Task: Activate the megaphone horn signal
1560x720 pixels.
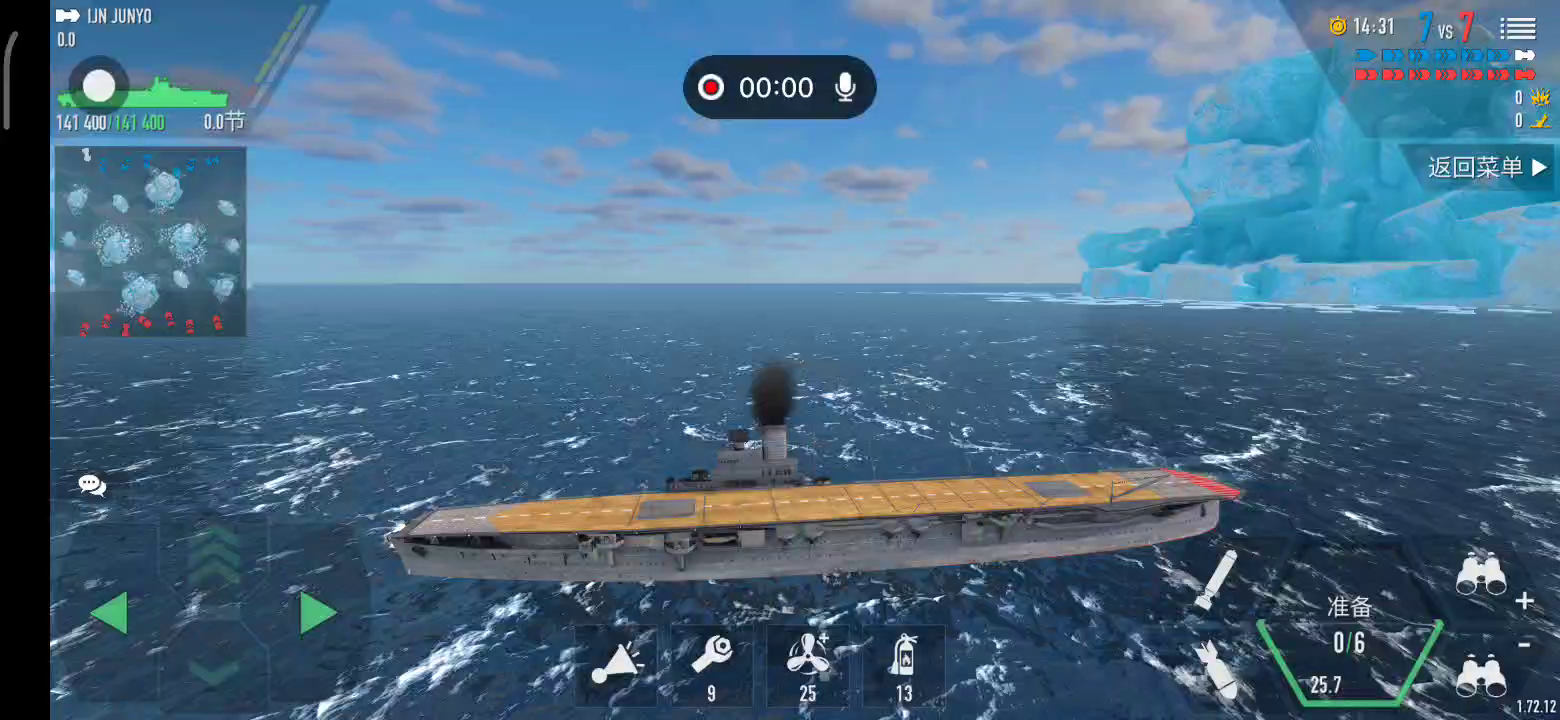Action: [615, 664]
